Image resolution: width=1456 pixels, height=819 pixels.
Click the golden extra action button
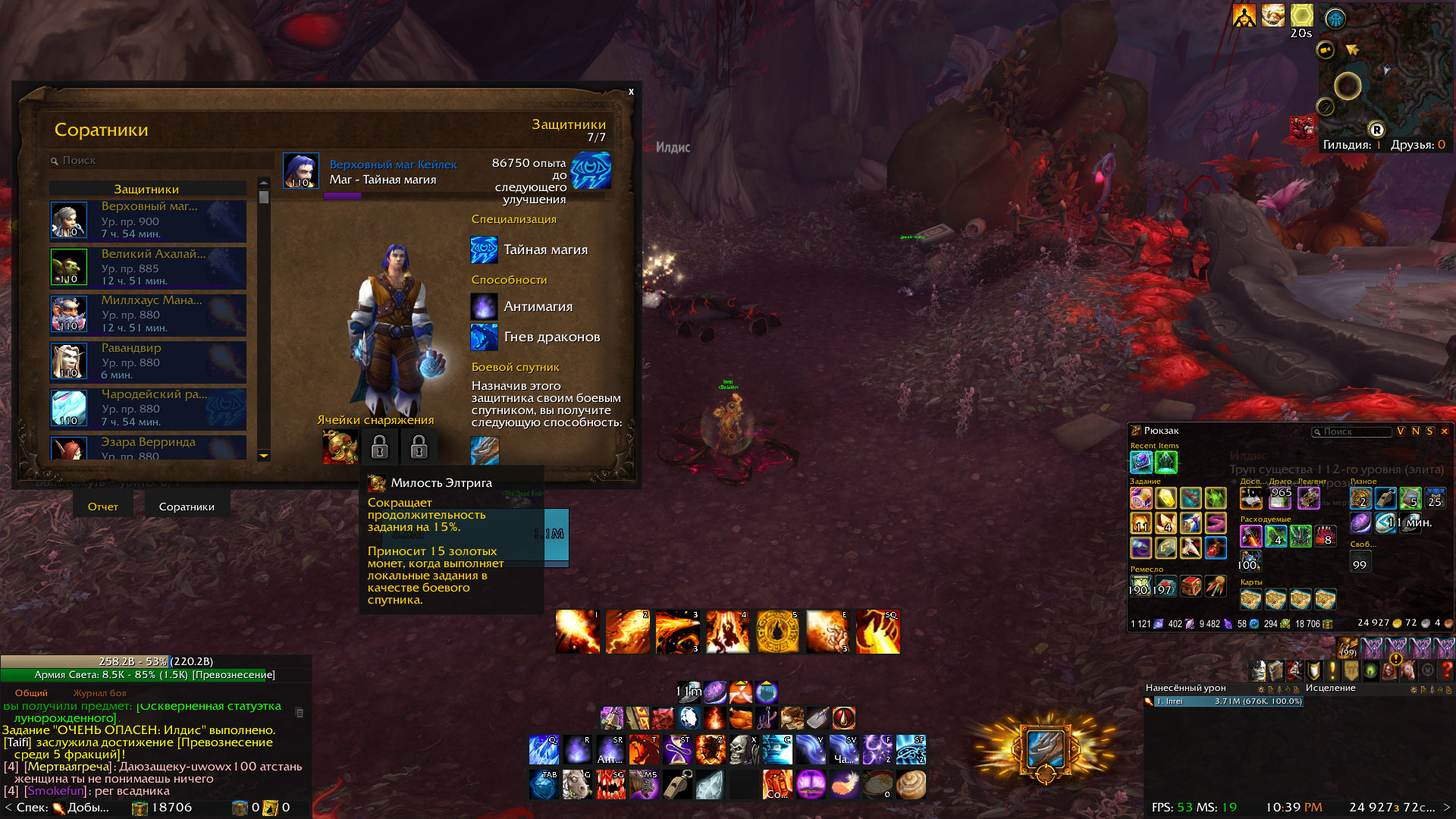click(x=1045, y=748)
